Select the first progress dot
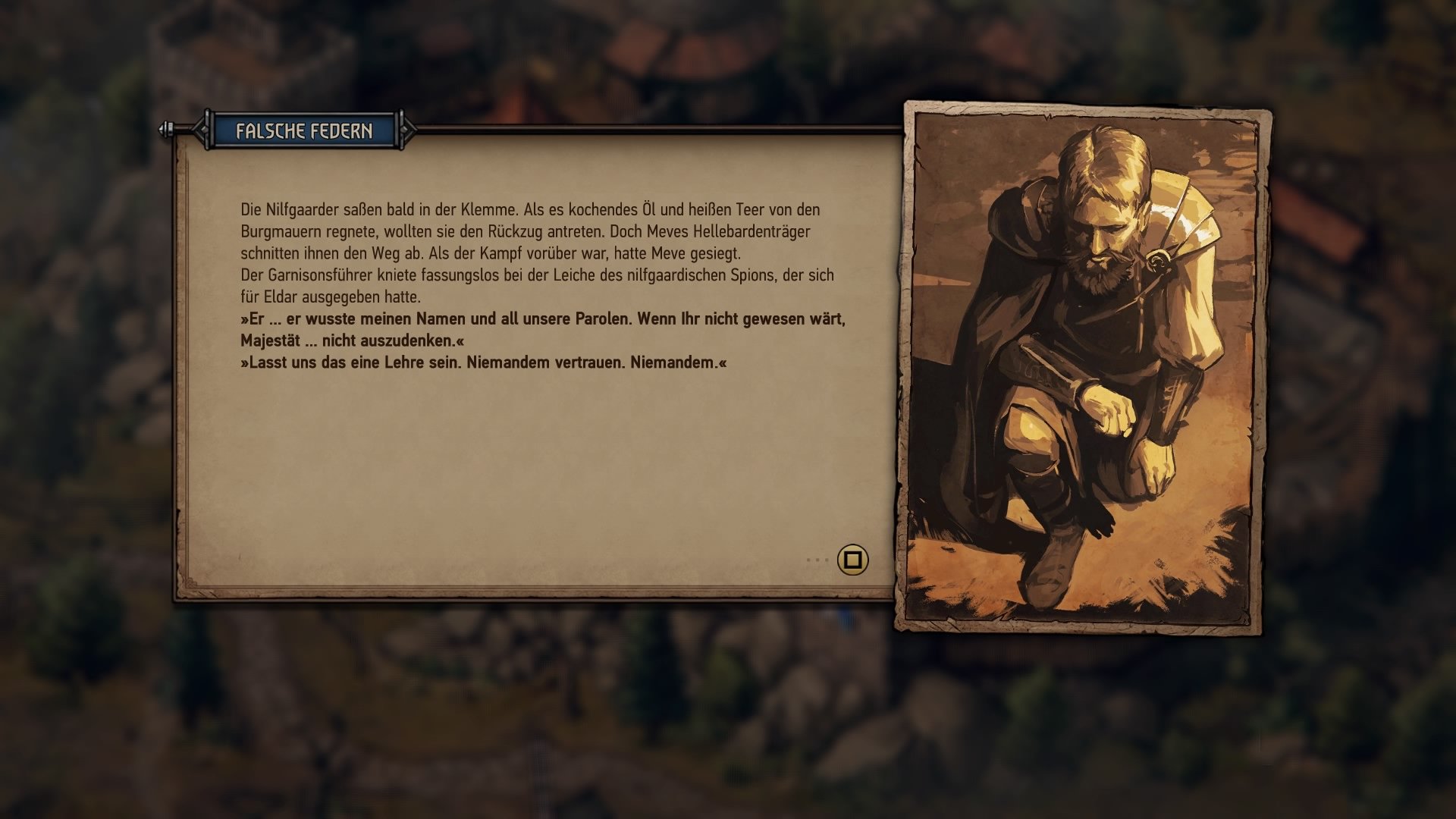 pyautogui.click(x=808, y=560)
